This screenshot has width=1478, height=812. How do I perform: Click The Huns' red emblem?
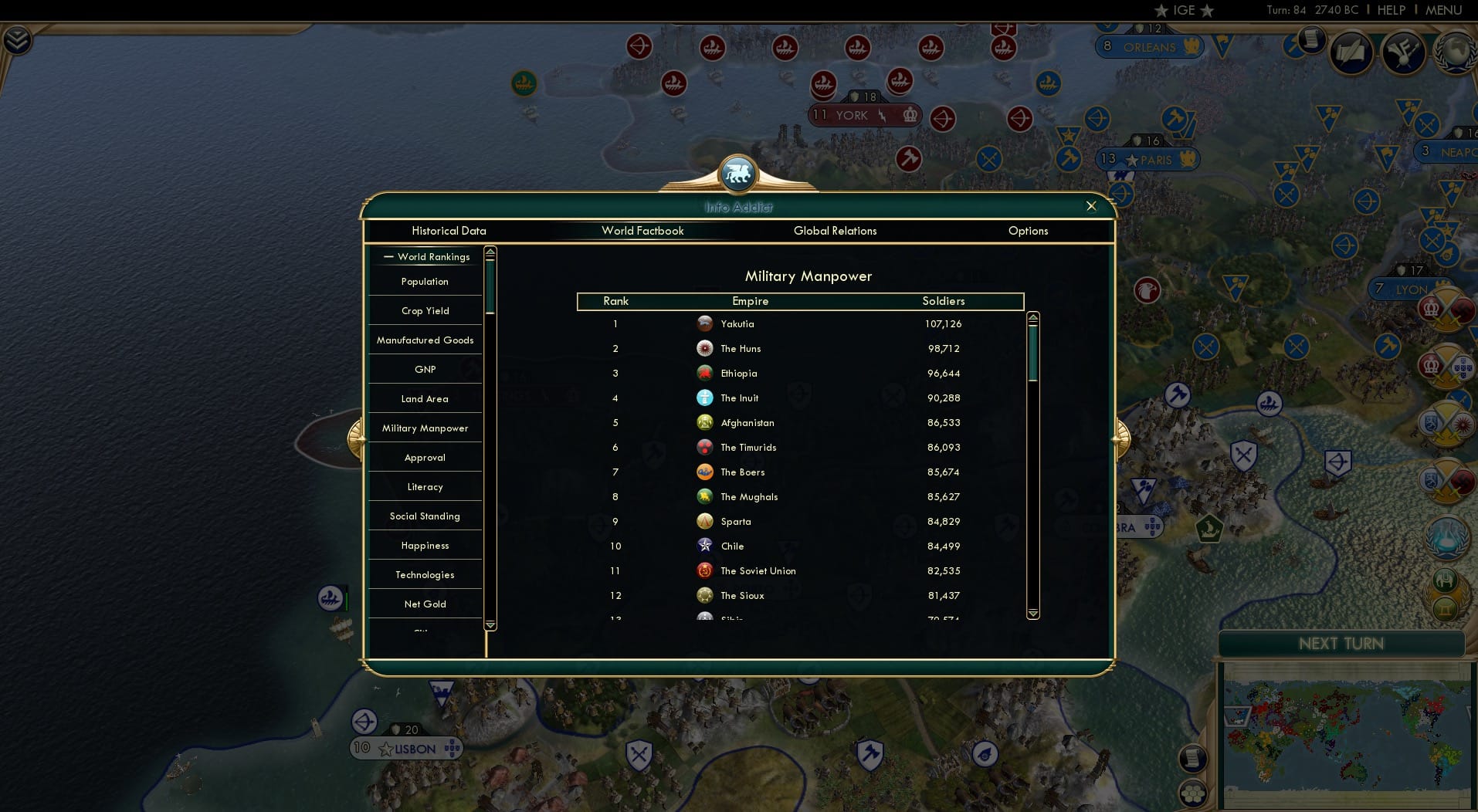point(705,348)
